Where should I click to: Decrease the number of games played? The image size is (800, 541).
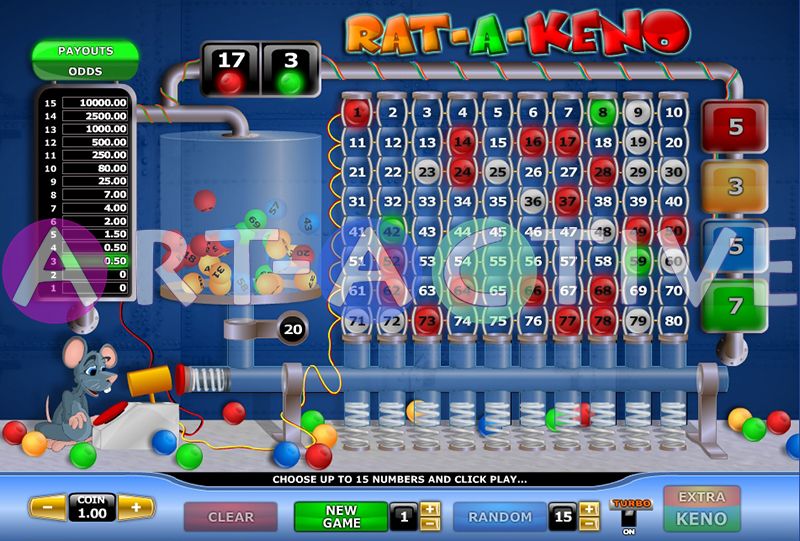pyautogui.click(x=430, y=523)
